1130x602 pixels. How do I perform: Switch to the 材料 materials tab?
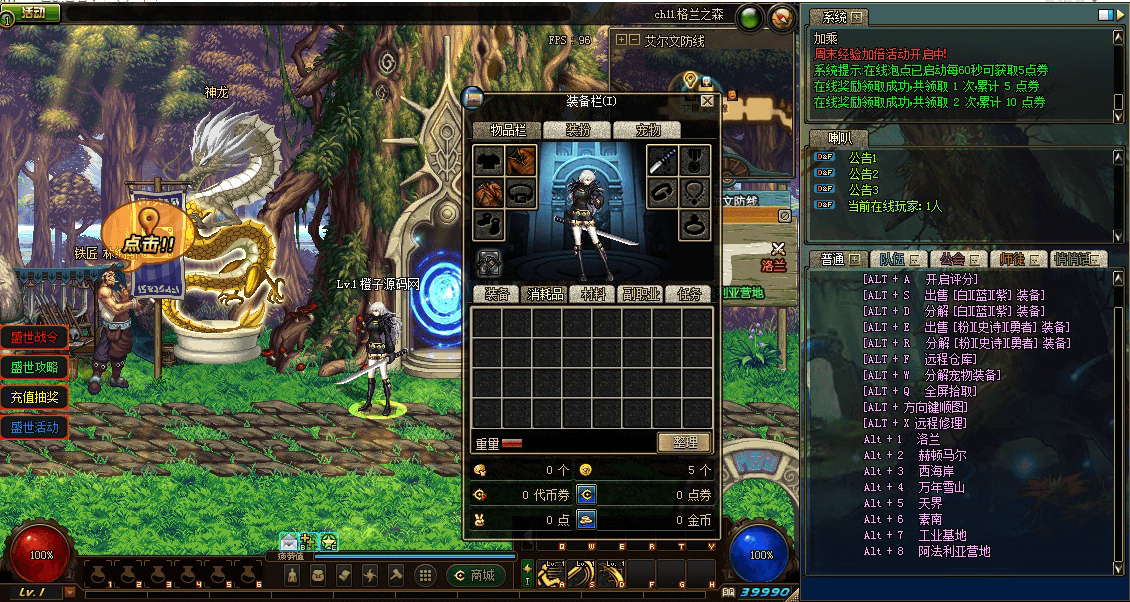[592, 294]
